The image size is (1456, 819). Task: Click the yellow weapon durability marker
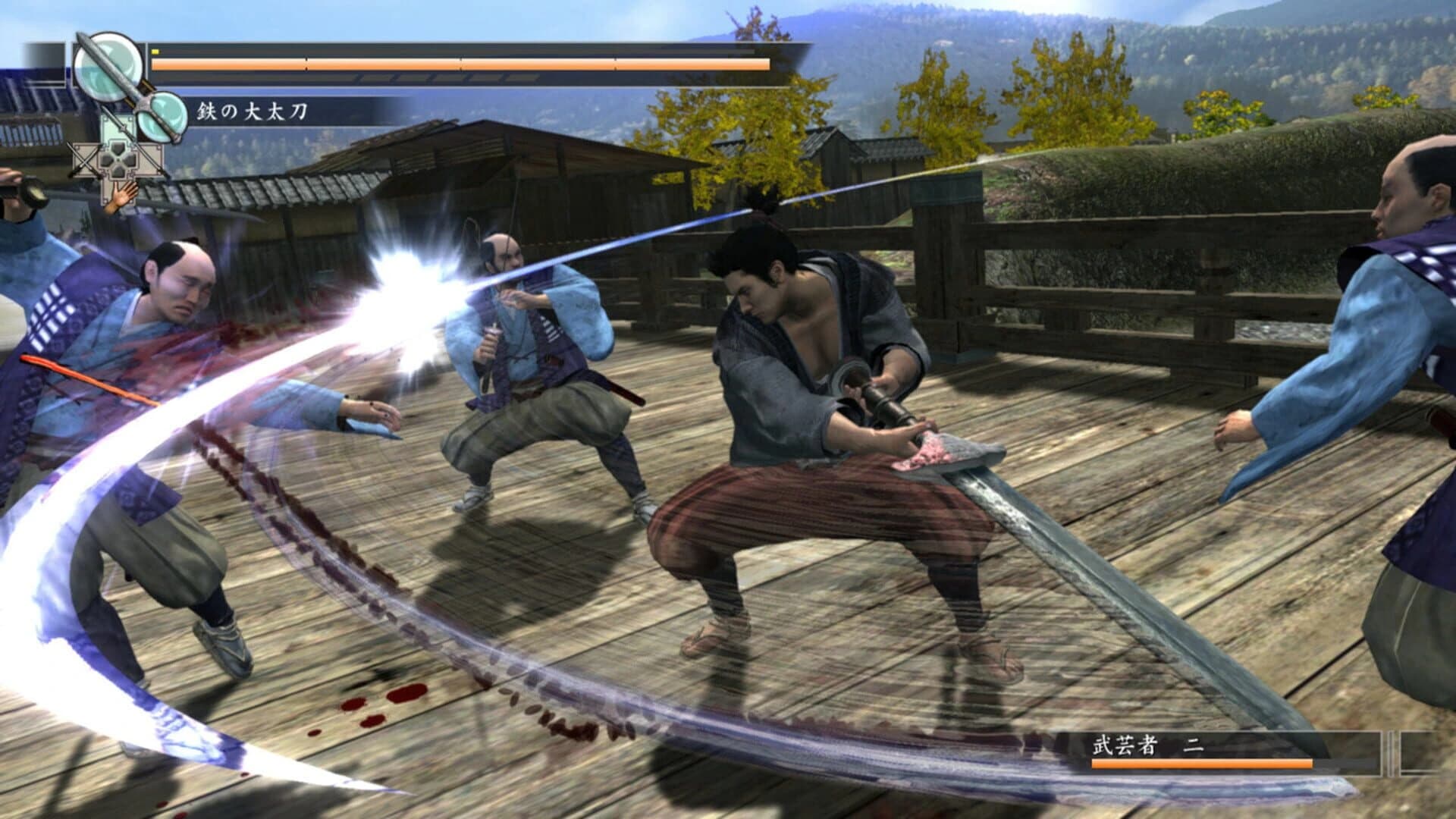click(155, 51)
